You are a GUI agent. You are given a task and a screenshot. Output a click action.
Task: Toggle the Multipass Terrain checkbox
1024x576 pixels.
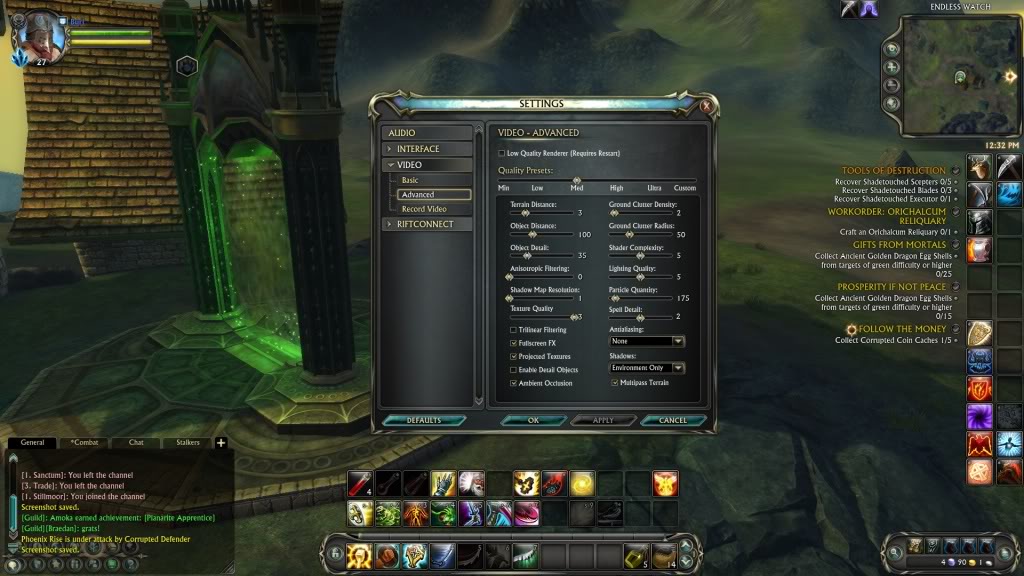click(614, 383)
